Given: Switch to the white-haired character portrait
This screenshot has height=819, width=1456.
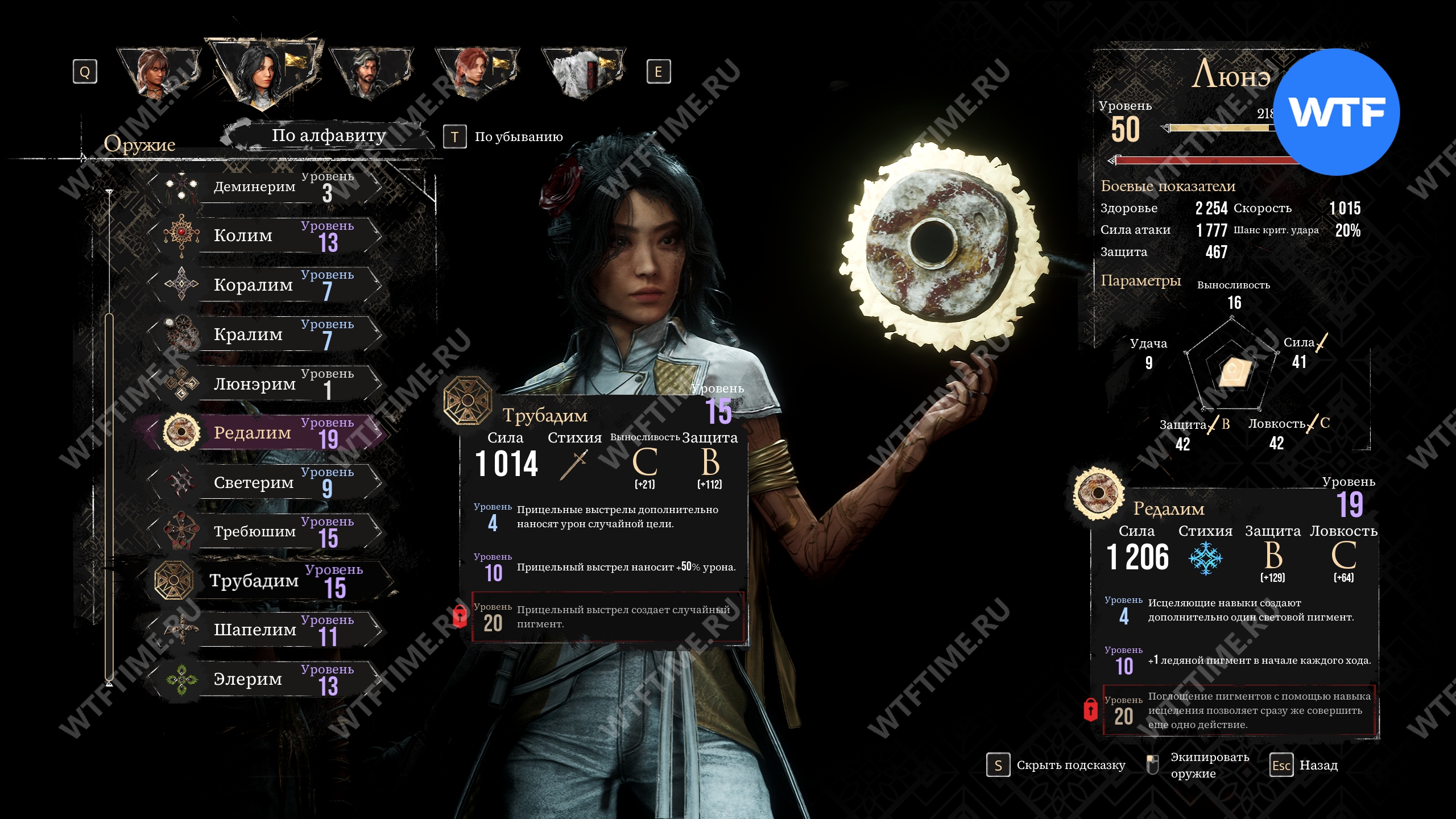Looking at the screenshot, I should [x=583, y=73].
